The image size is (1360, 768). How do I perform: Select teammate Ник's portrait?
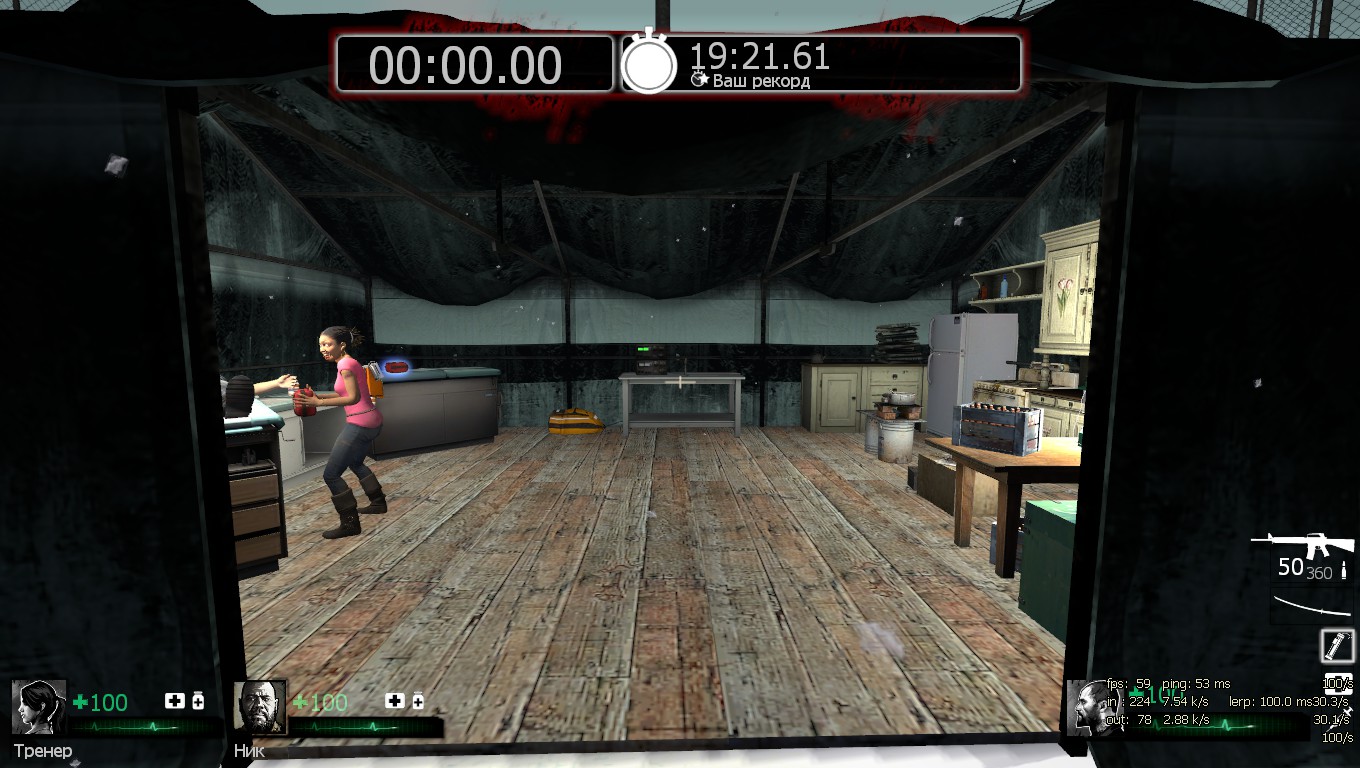260,707
